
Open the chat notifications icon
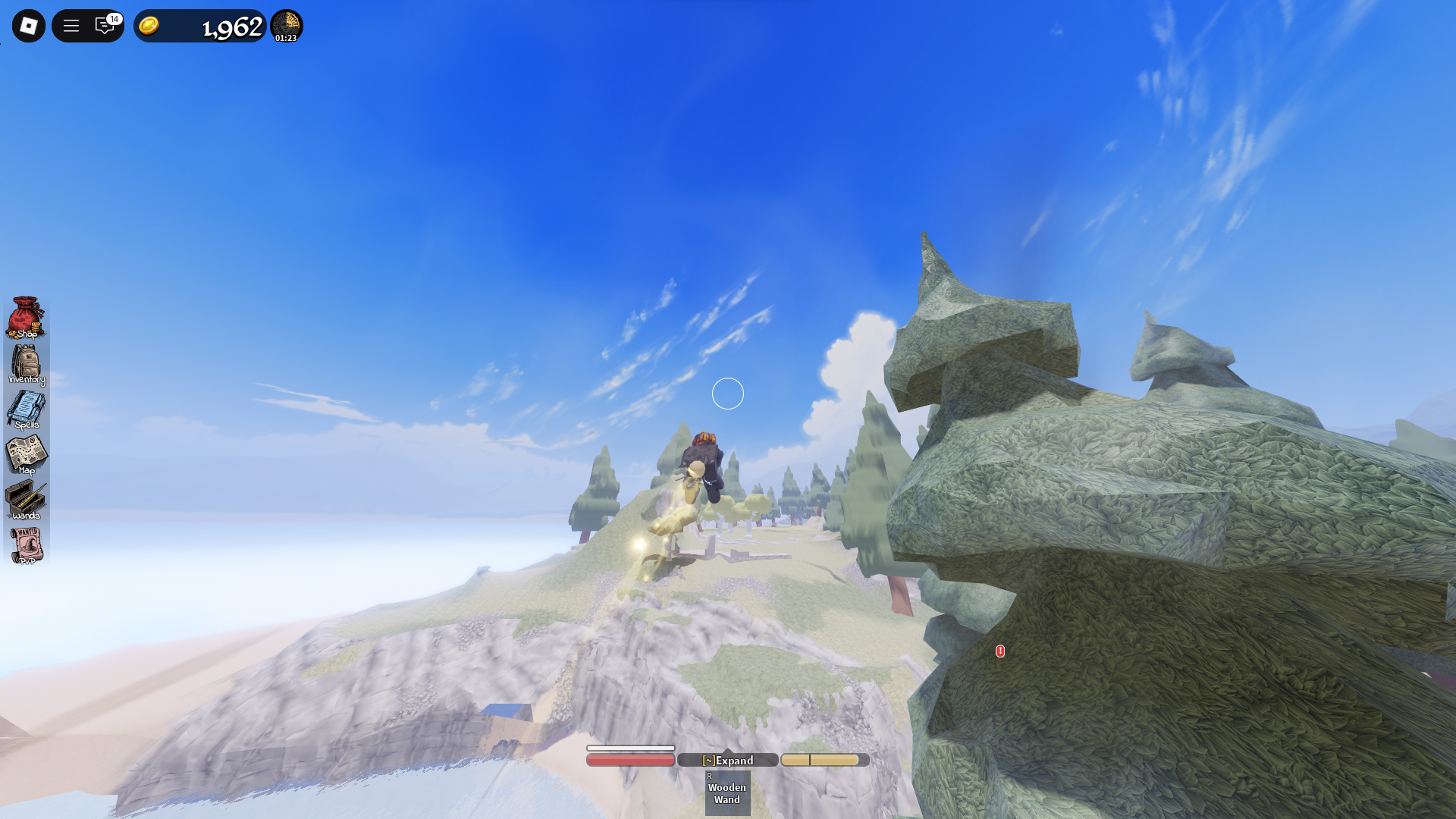click(x=105, y=25)
